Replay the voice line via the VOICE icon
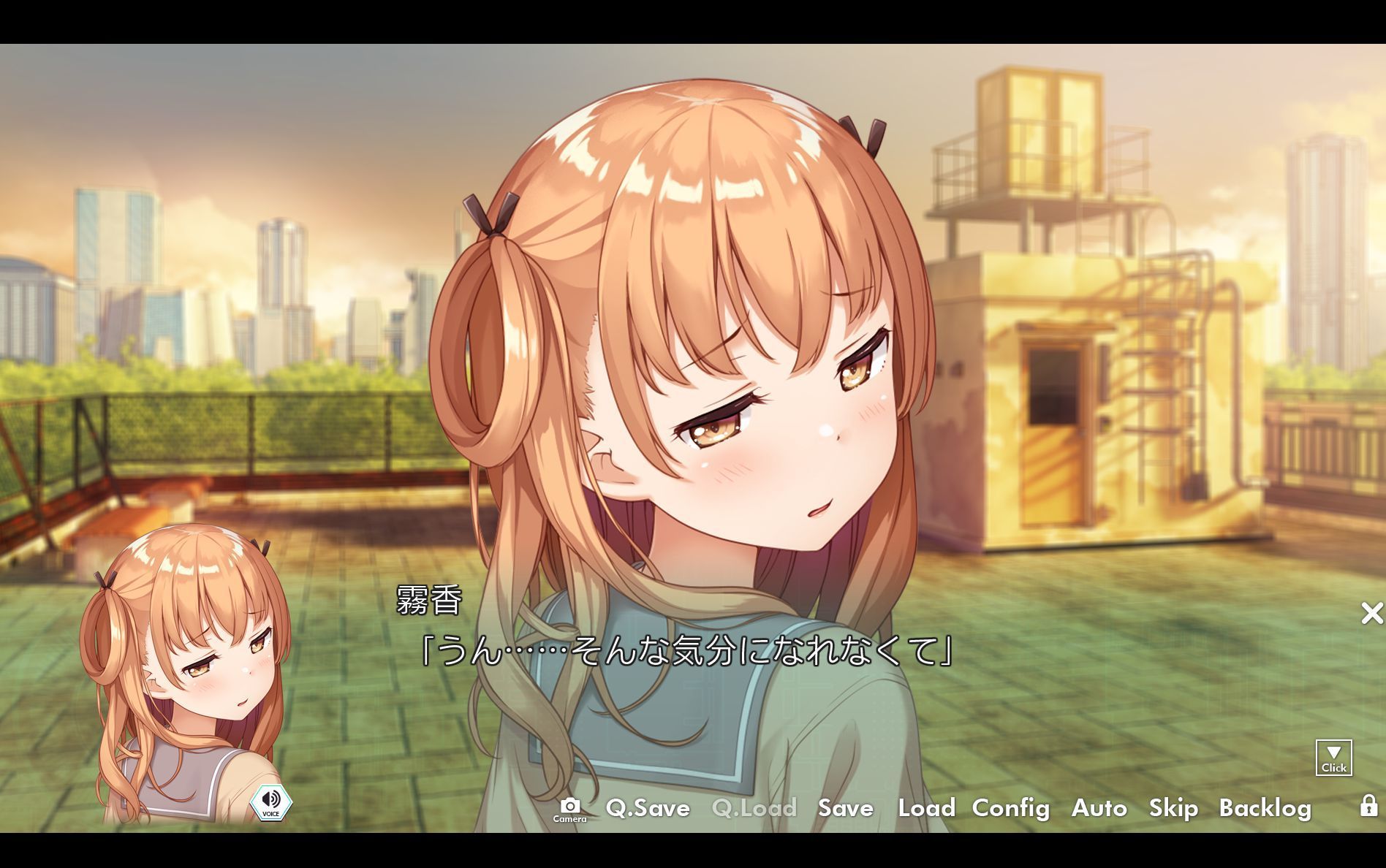The image size is (1386, 868). pos(271,802)
